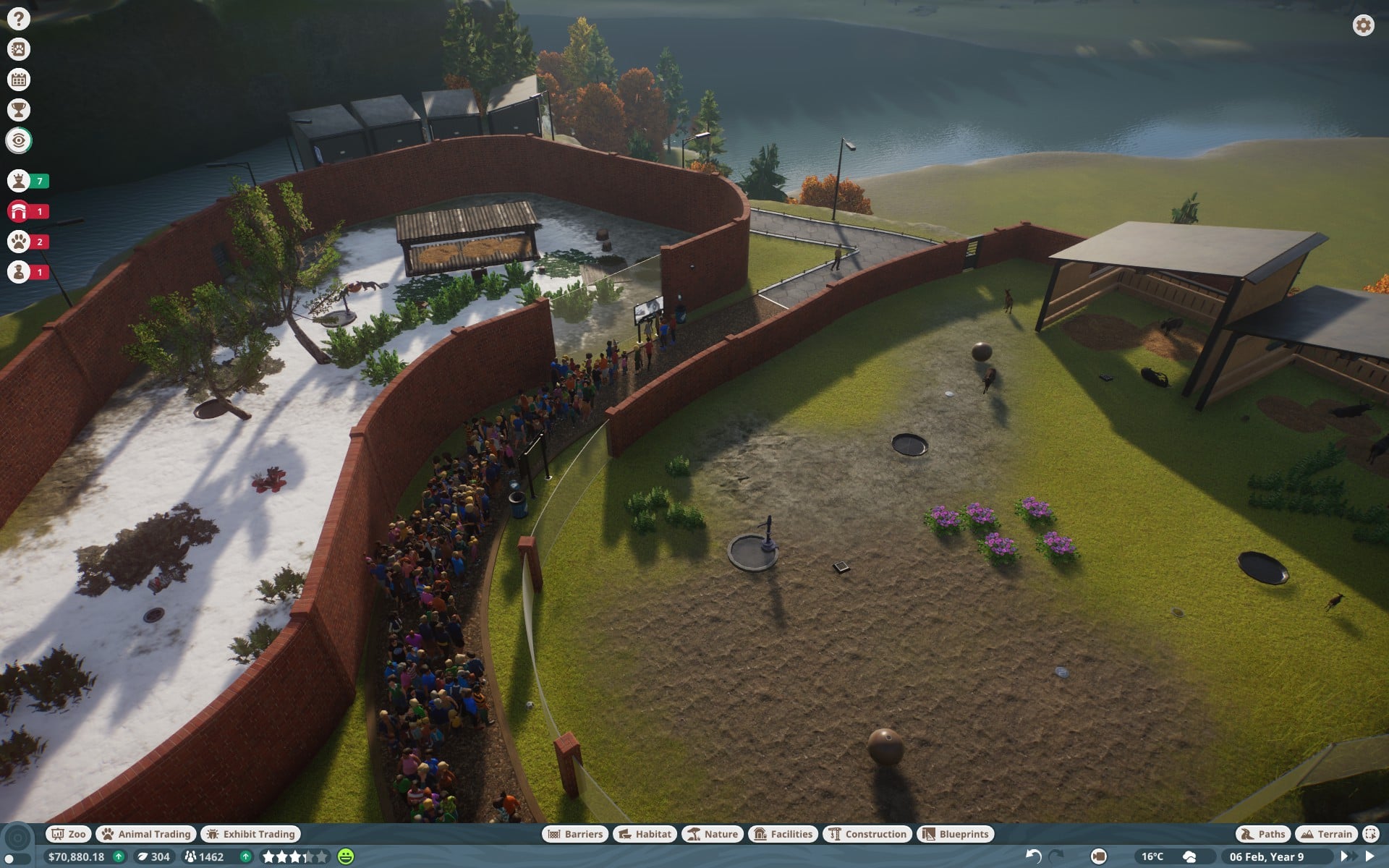Switch to the Construction menu
This screenshot has width=1389, height=868.
(867, 834)
